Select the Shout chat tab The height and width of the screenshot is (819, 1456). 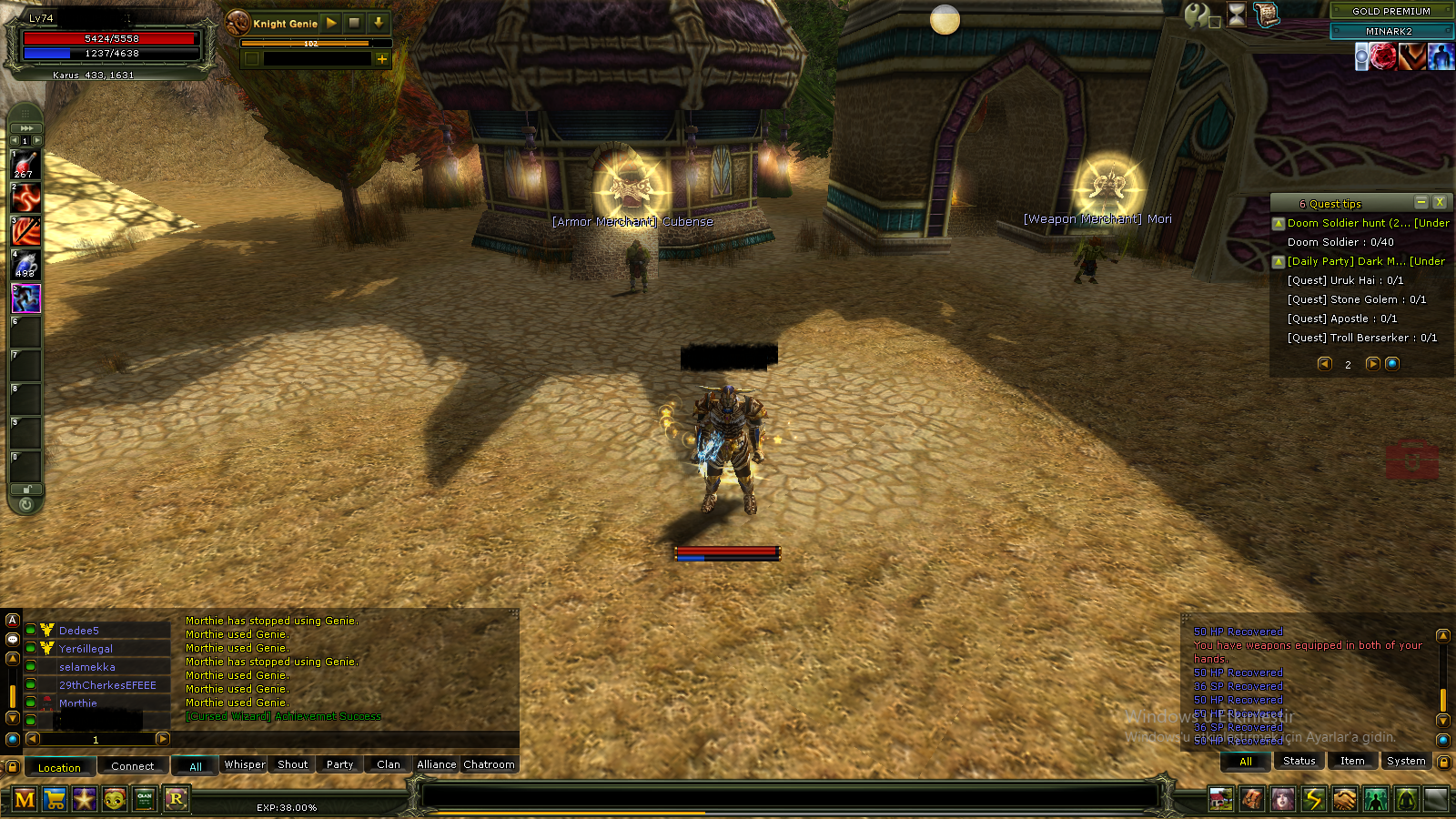pos(292,764)
